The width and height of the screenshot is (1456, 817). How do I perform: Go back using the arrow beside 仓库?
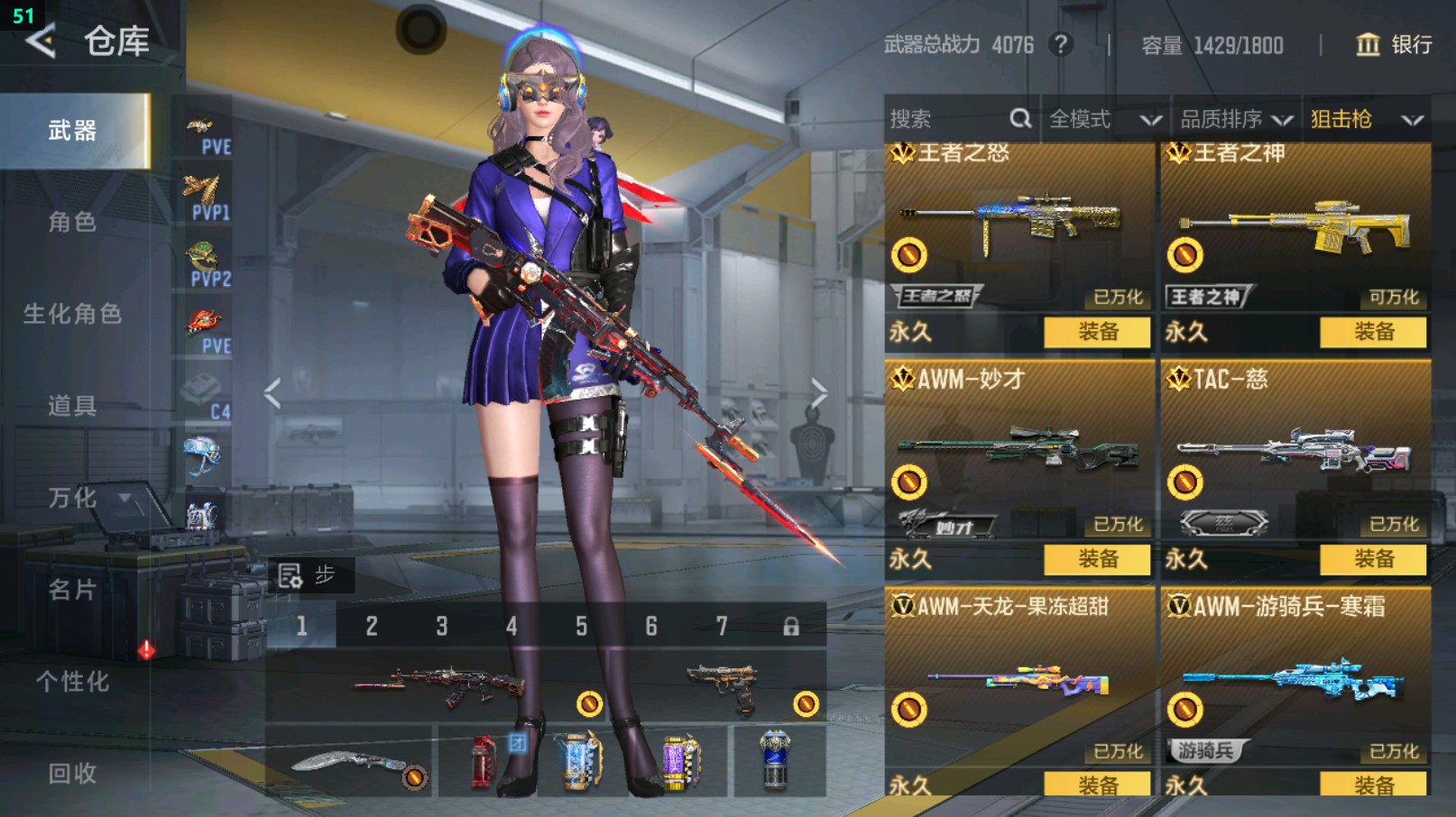tap(41, 41)
